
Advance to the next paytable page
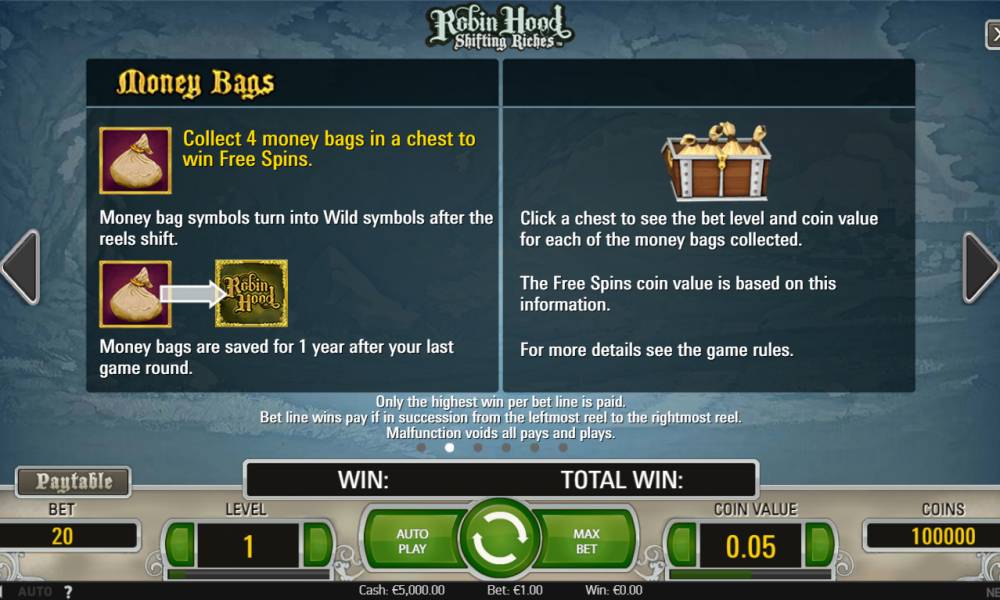pyautogui.click(x=980, y=267)
